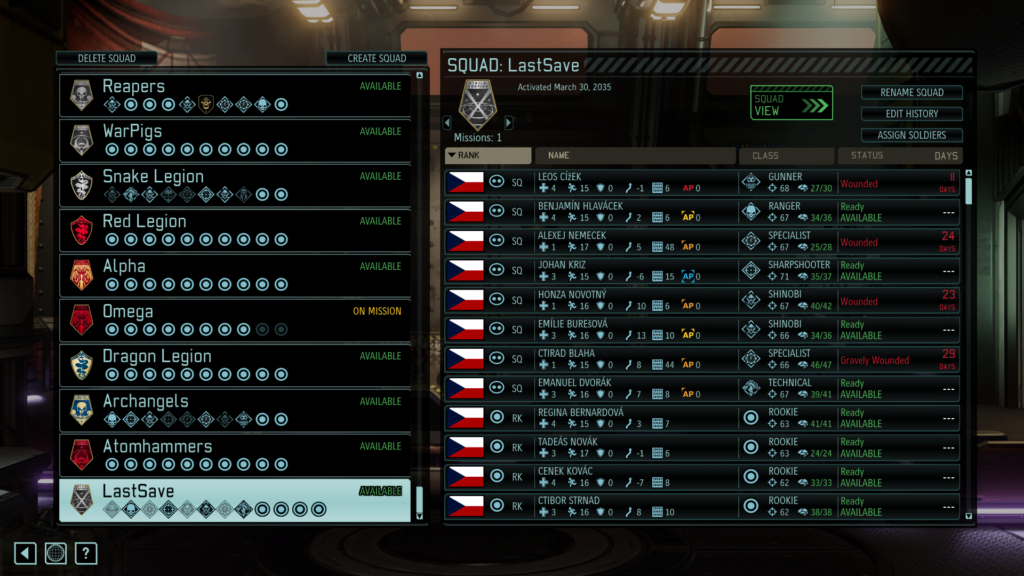Open the Snake Legion squad
This screenshot has width=1024, height=576.
235,185
